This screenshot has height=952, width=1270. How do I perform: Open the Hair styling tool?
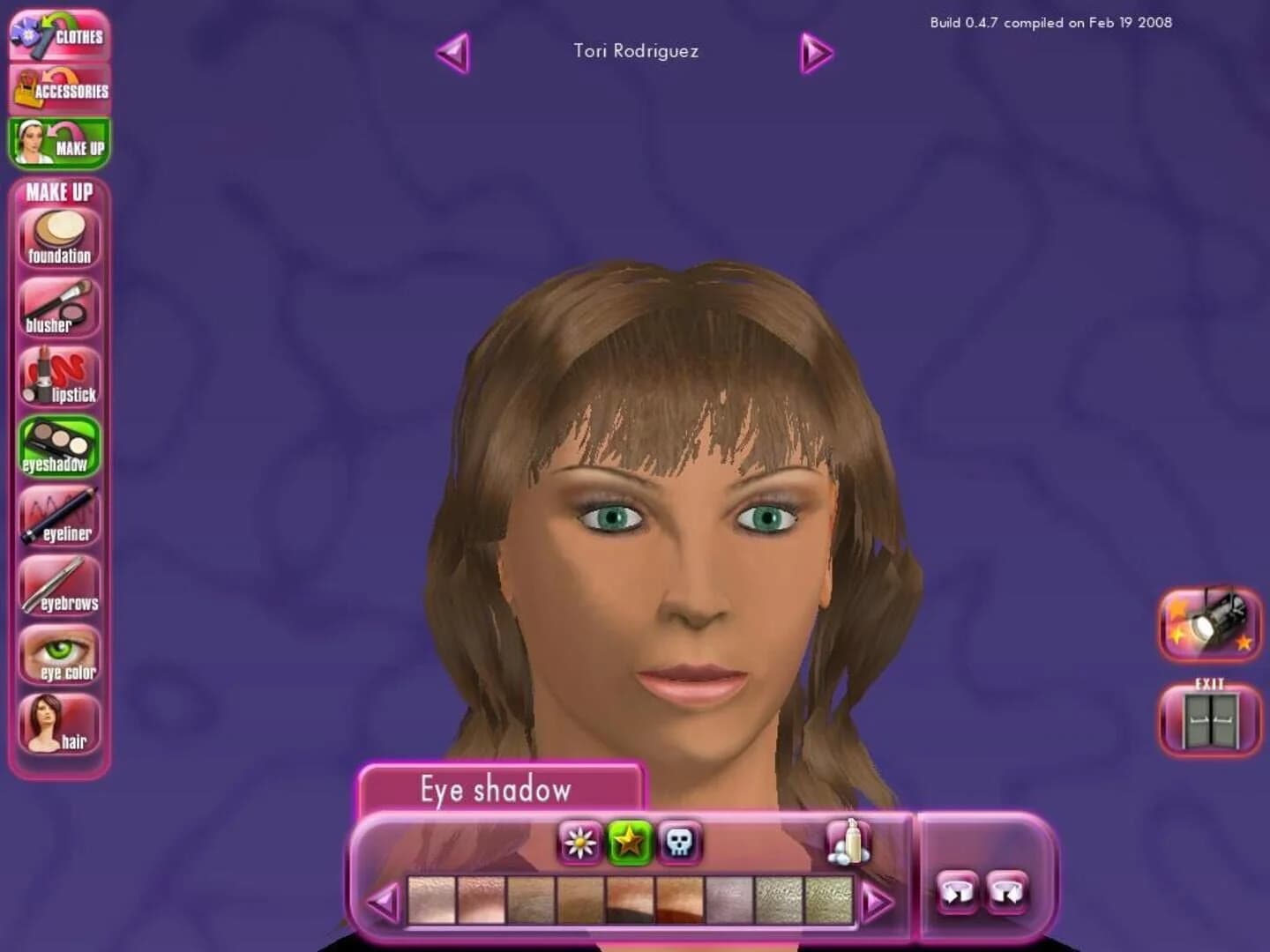click(58, 721)
